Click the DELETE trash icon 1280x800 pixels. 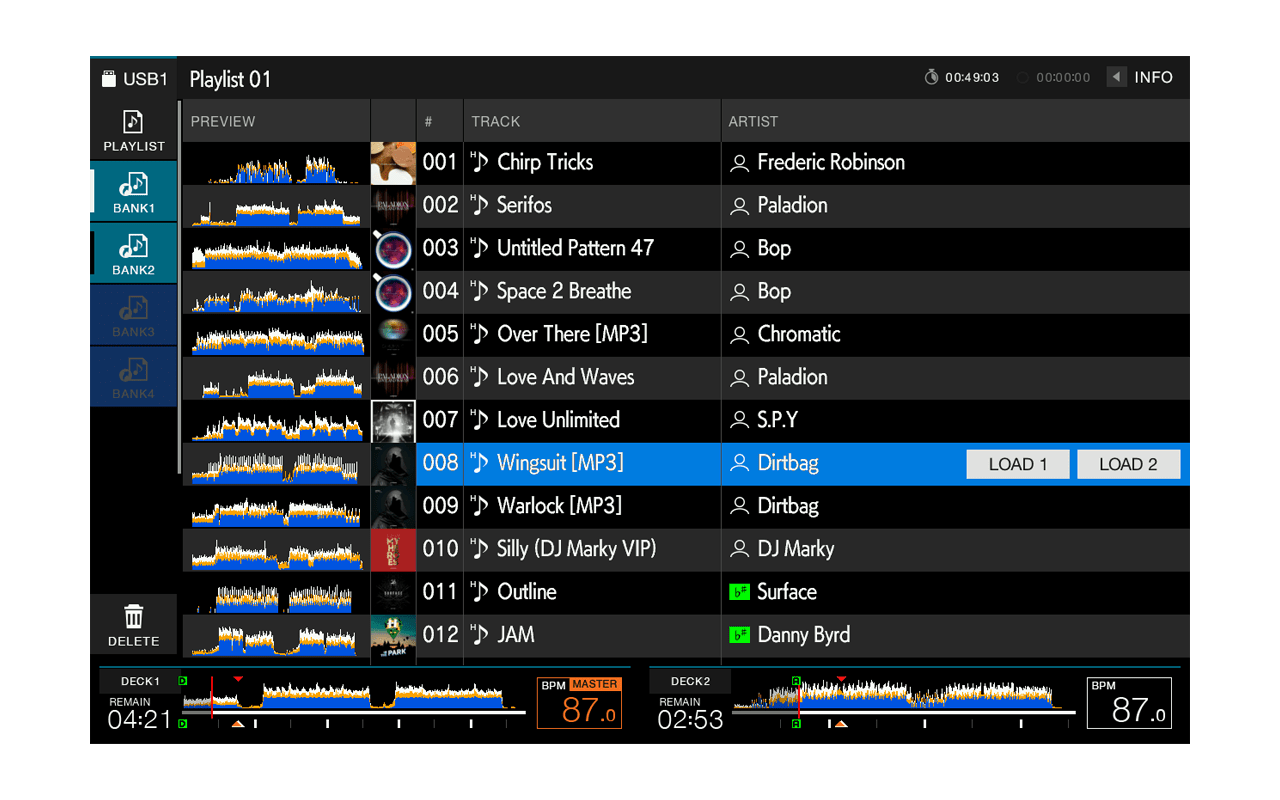[x=133, y=617]
